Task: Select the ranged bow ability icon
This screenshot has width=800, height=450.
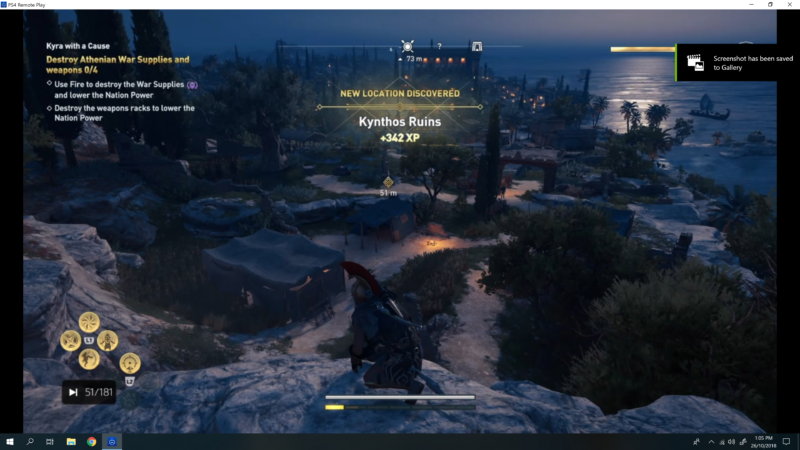Action: point(130,363)
